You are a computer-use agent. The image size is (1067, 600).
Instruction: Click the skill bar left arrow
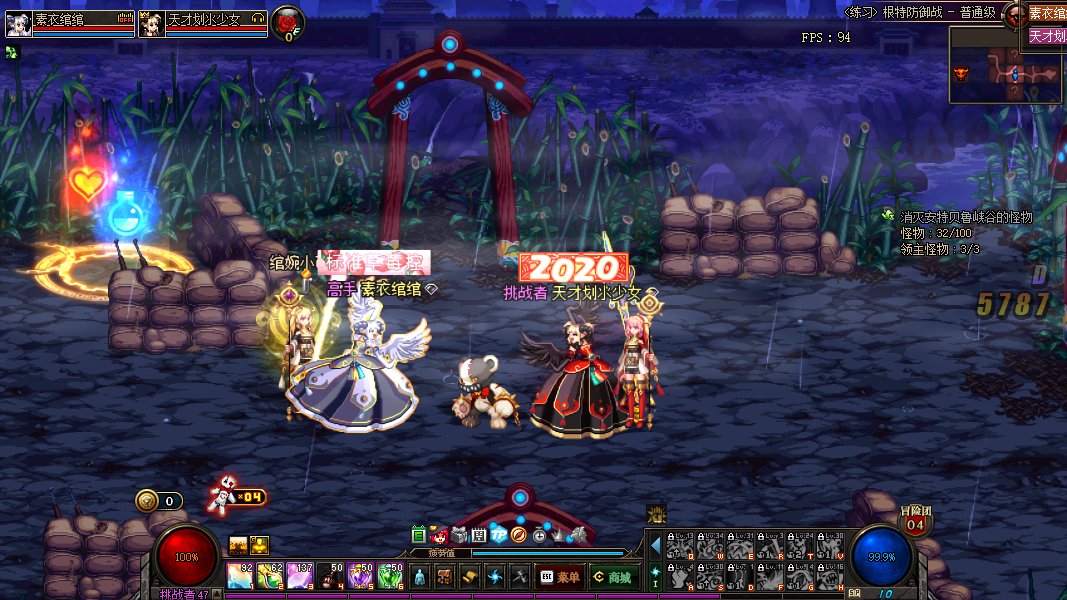point(656,546)
